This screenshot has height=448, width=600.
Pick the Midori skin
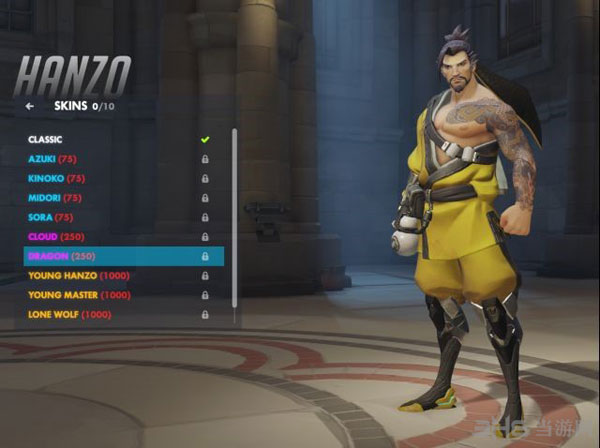pyautogui.click(x=55, y=198)
